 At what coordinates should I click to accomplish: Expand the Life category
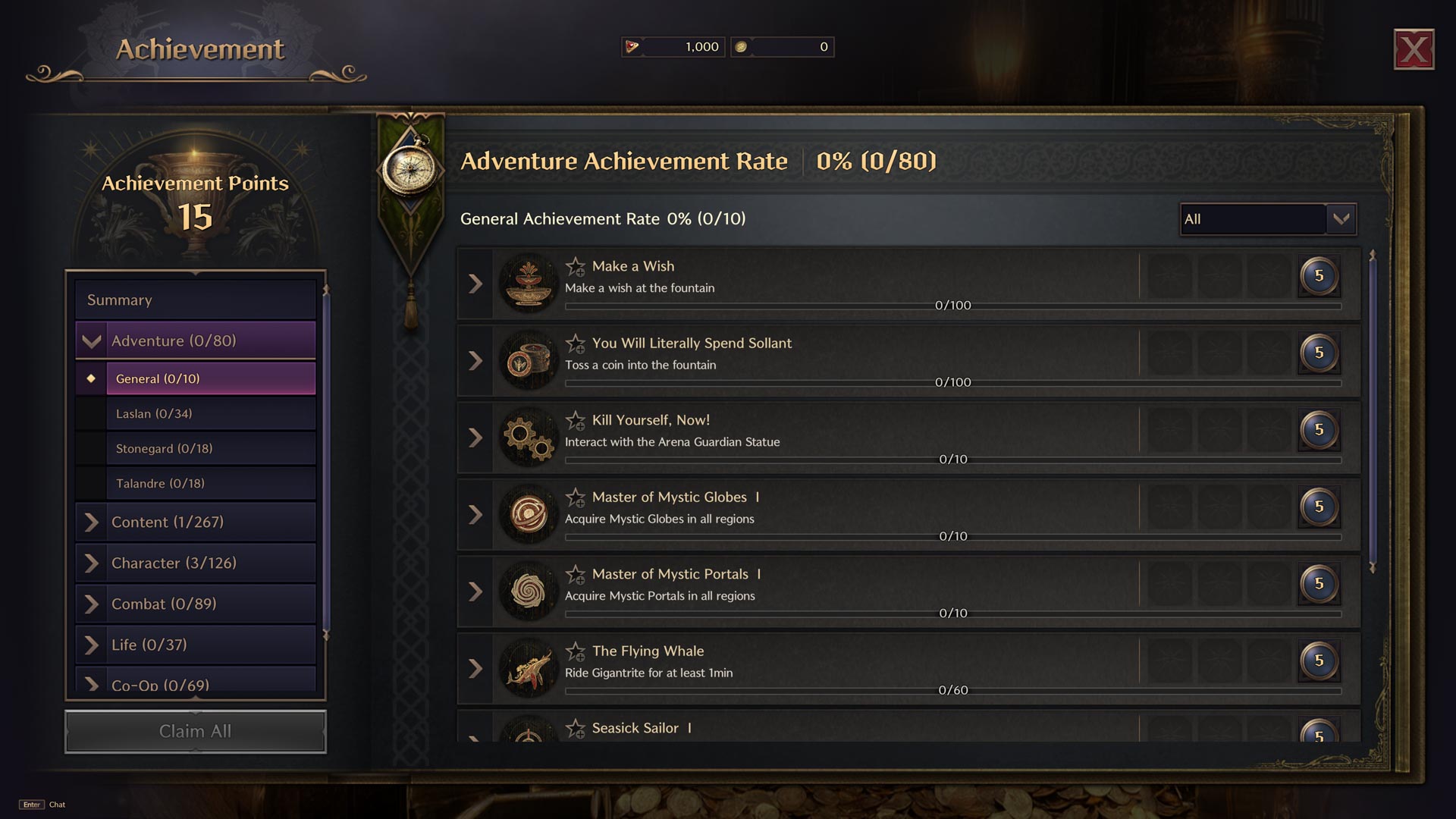pos(92,645)
